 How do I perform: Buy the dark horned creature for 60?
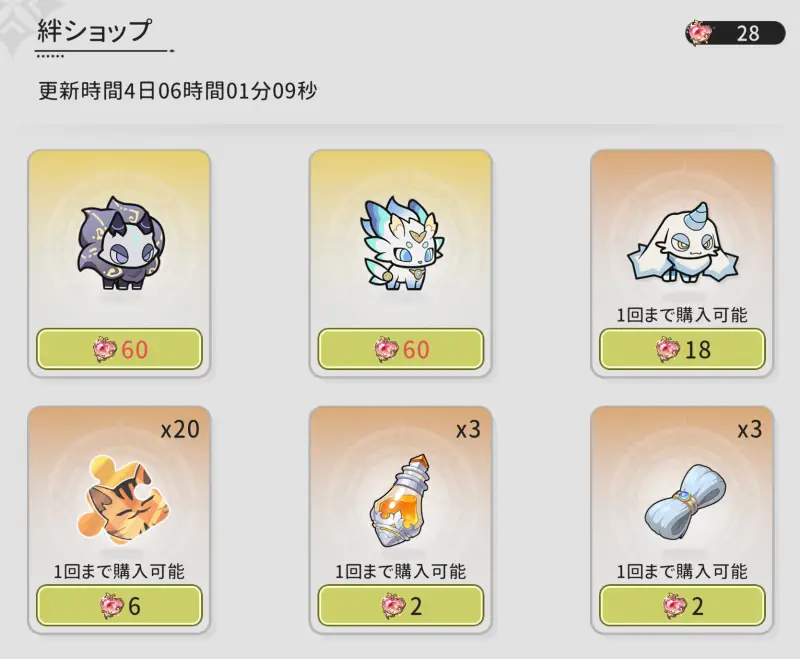tap(119, 349)
